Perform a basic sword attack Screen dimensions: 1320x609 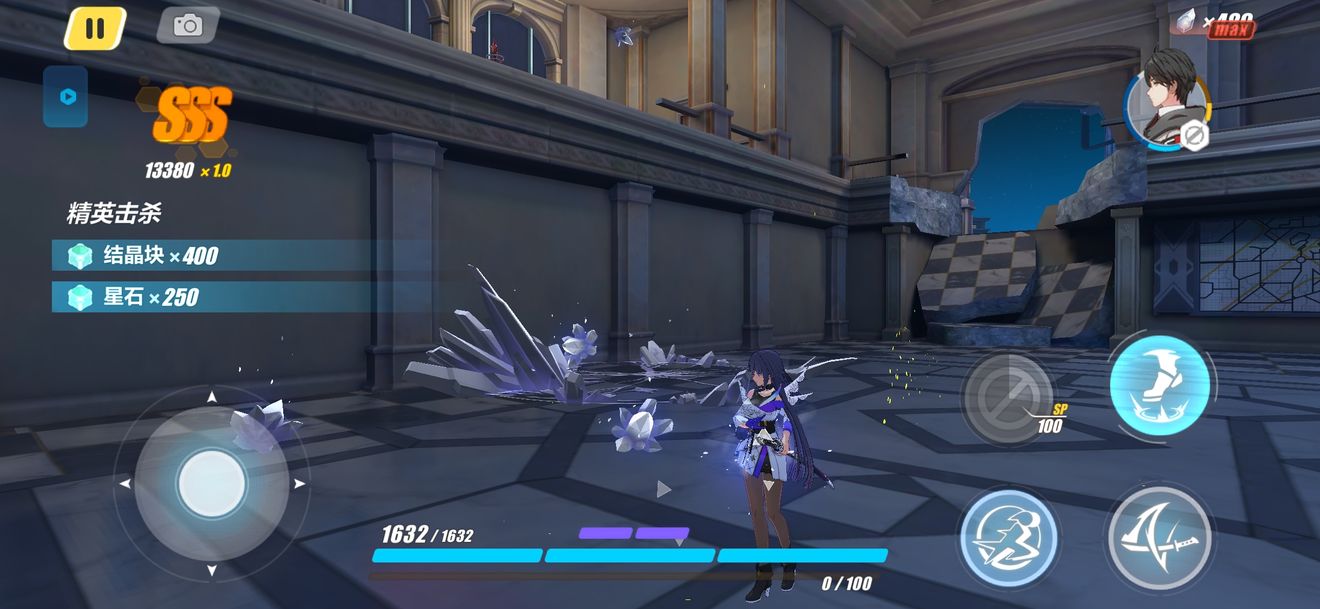coord(1160,537)
